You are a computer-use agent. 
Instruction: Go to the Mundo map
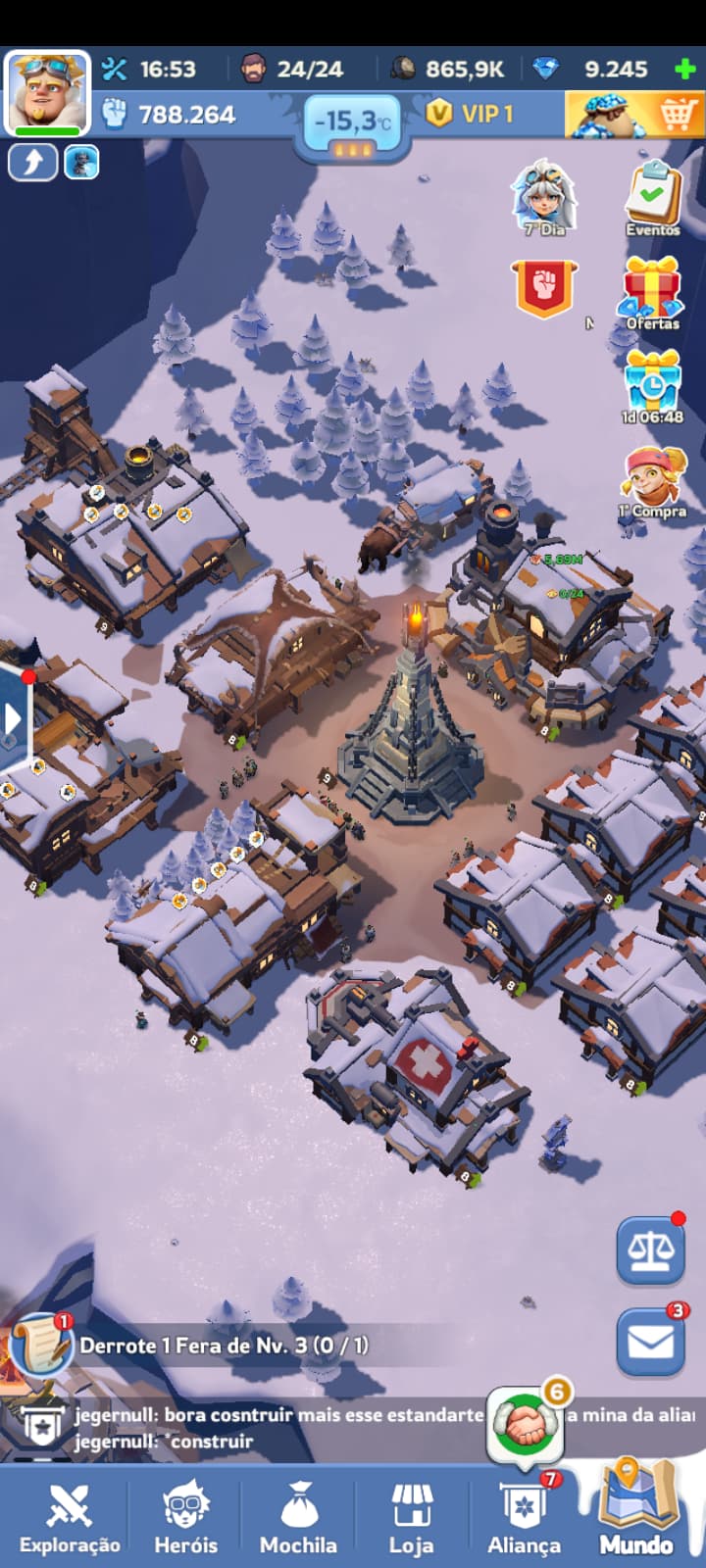click(x=636, y=1514)
